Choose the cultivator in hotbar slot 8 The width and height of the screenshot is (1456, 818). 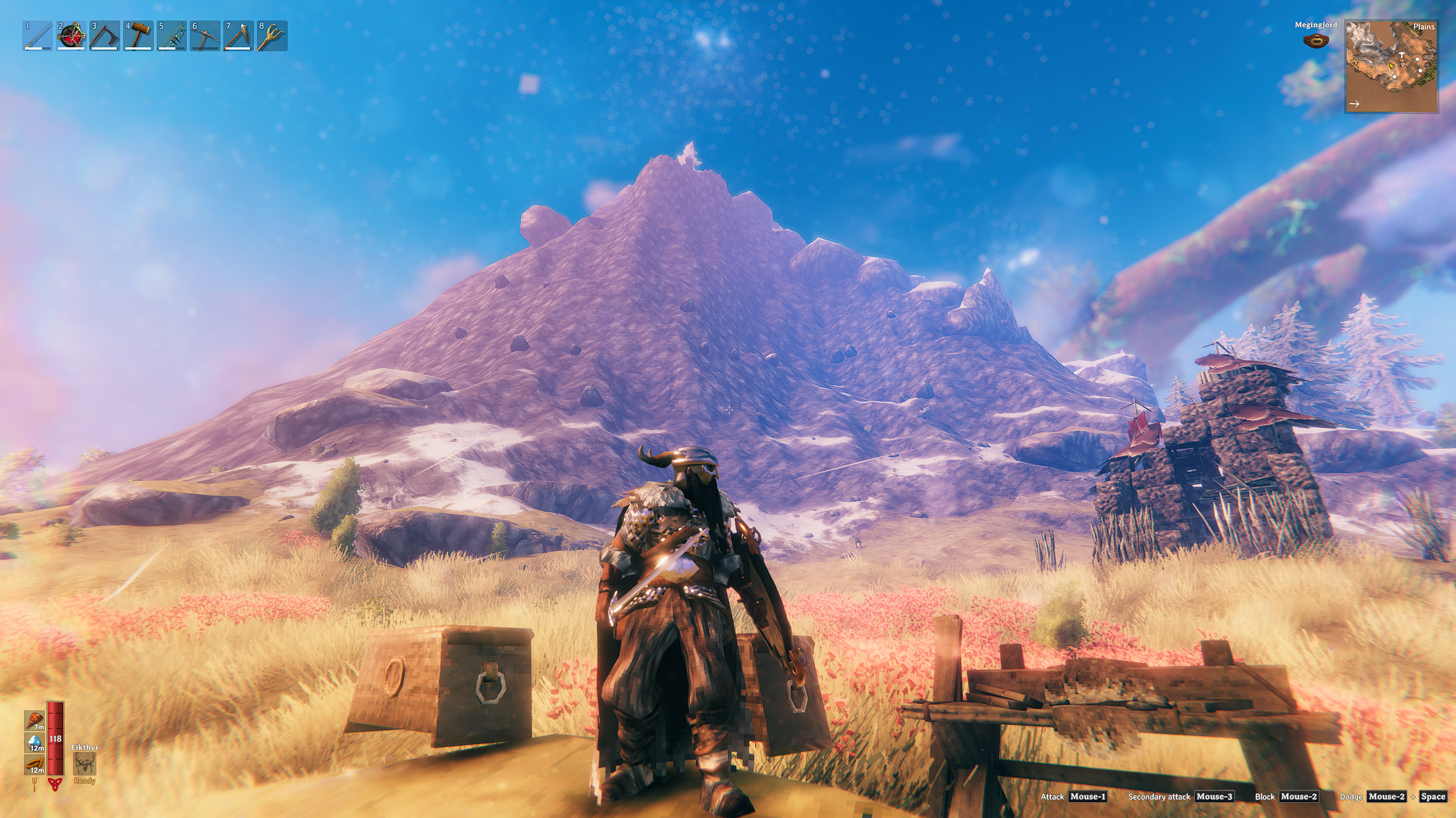[x=272, y=36]
